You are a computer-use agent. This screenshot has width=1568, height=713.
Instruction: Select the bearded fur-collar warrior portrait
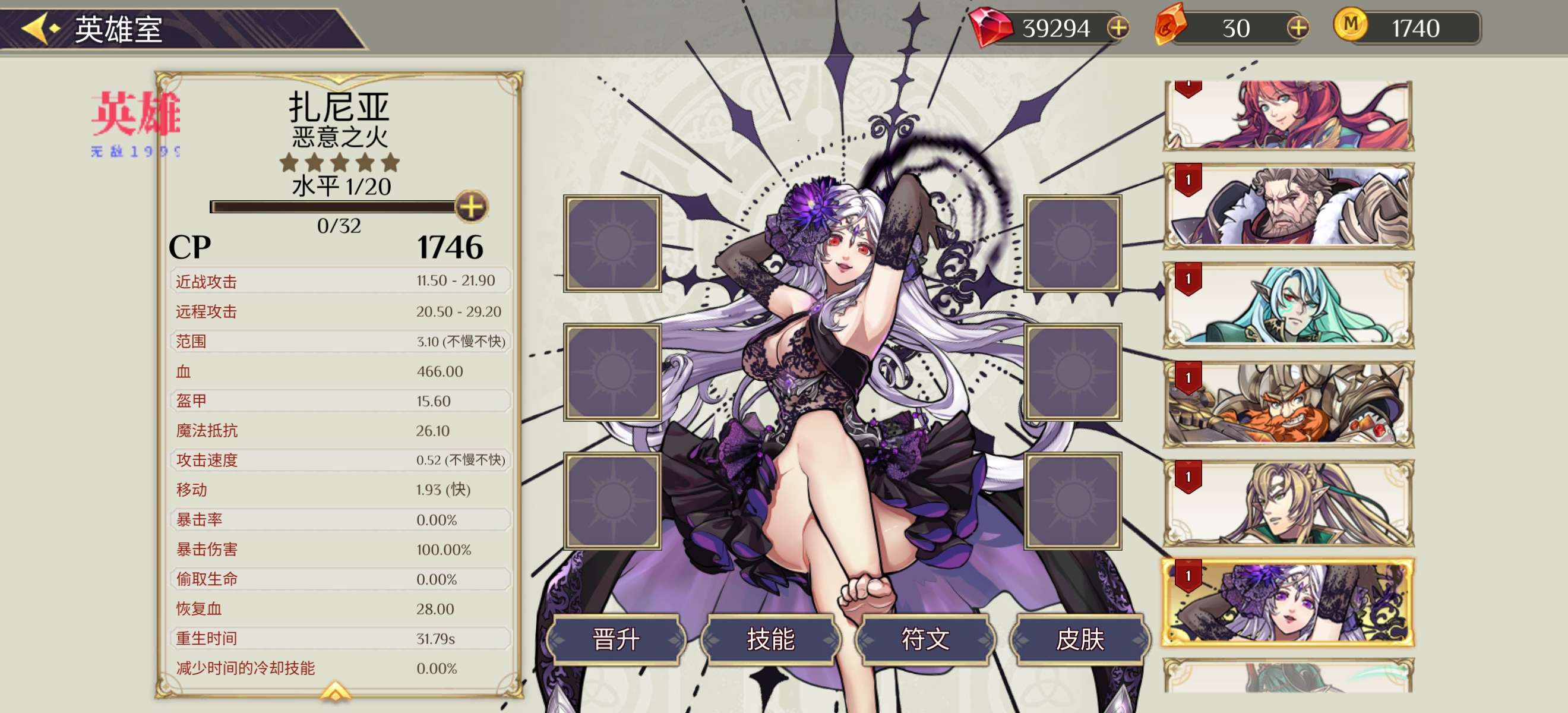tap(1288, 206)
